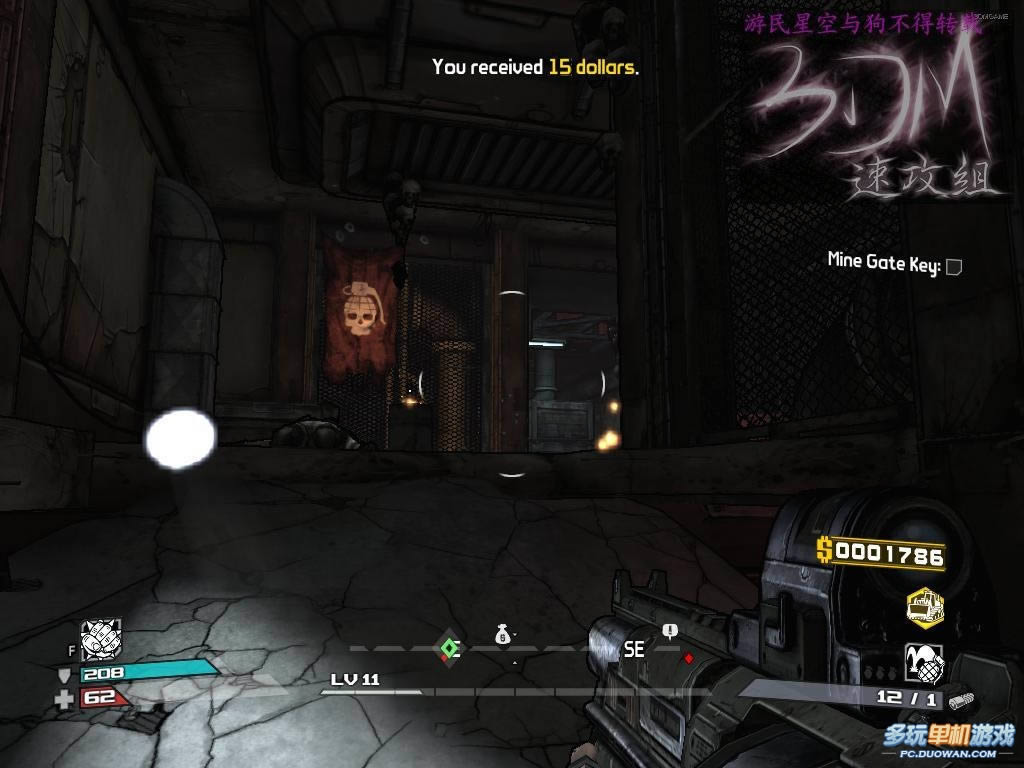Select the money bag compass marker
Viewport: 1024px width, 768px height.
tap(503, 633)
